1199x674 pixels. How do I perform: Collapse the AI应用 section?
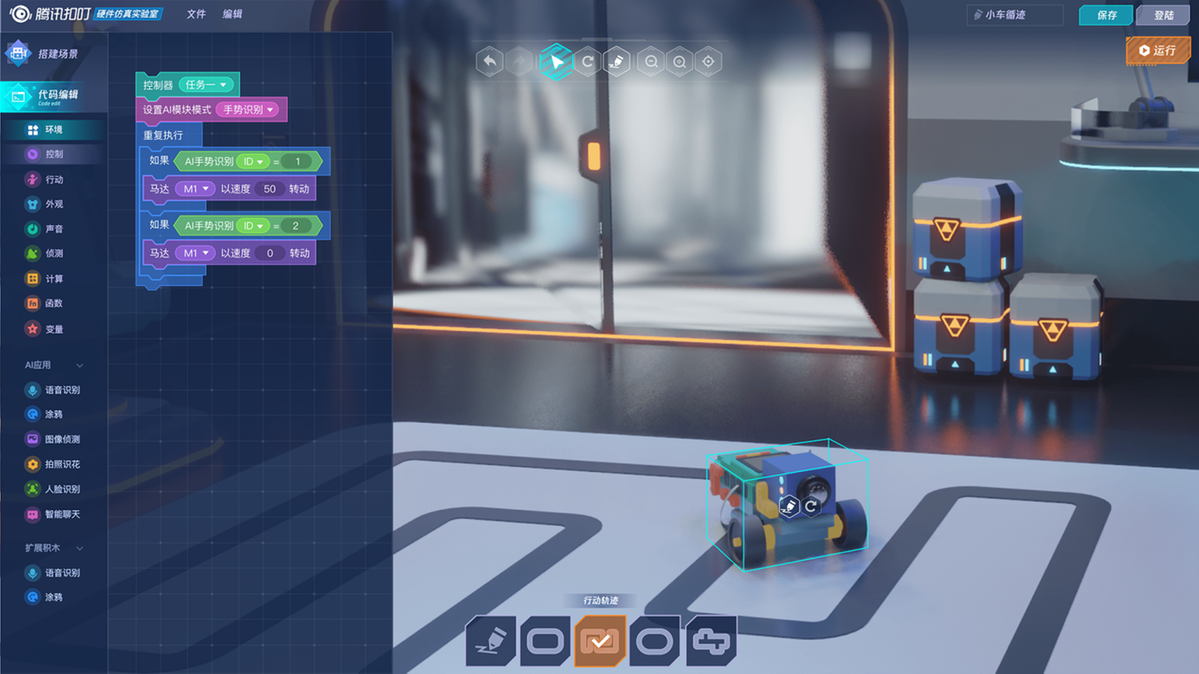tap(80, 365)
